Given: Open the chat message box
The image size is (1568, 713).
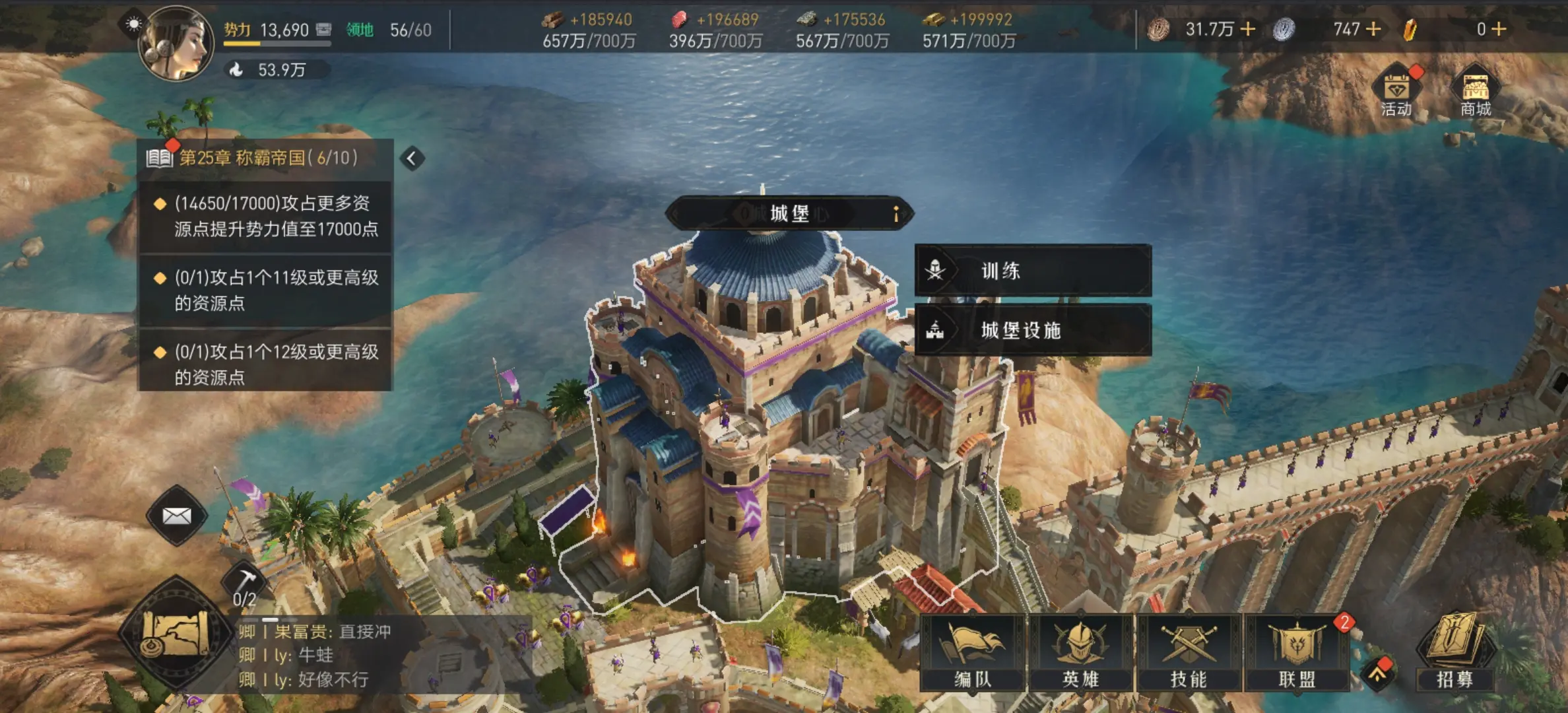Looking at the screenshot, I should point(383,656).
